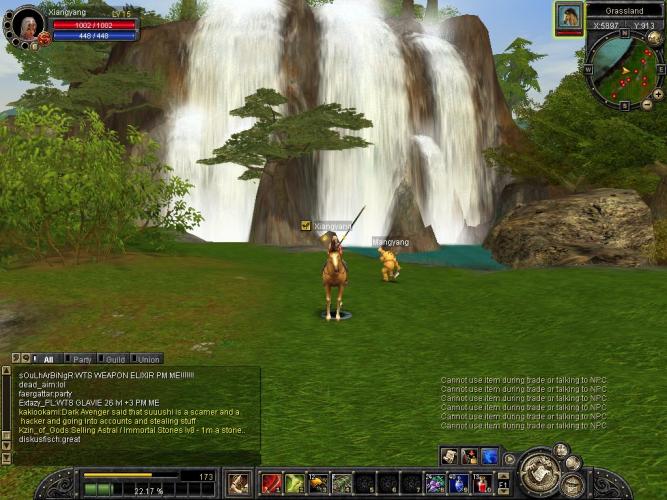Screen dimensions: 667x500
Task: Zoom in the minimap with plus button
Action: click(x=658, y=92)
